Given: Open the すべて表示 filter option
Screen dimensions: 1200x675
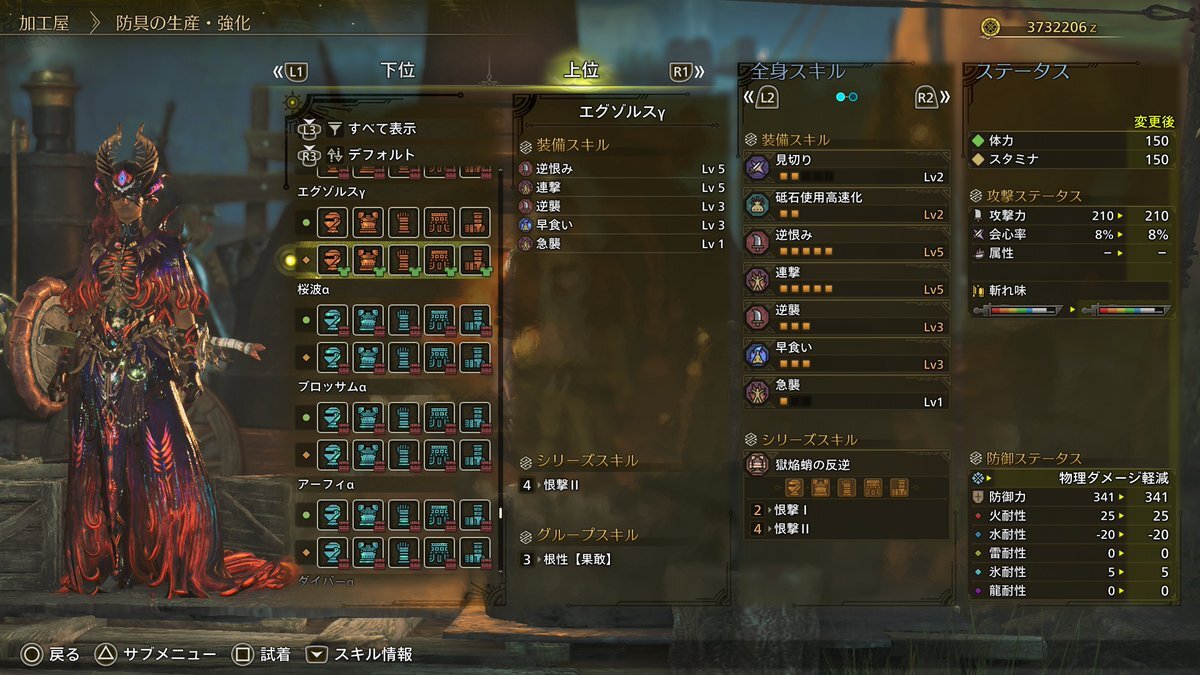Looking at the screenshot, I should click(x=381, y=128).
